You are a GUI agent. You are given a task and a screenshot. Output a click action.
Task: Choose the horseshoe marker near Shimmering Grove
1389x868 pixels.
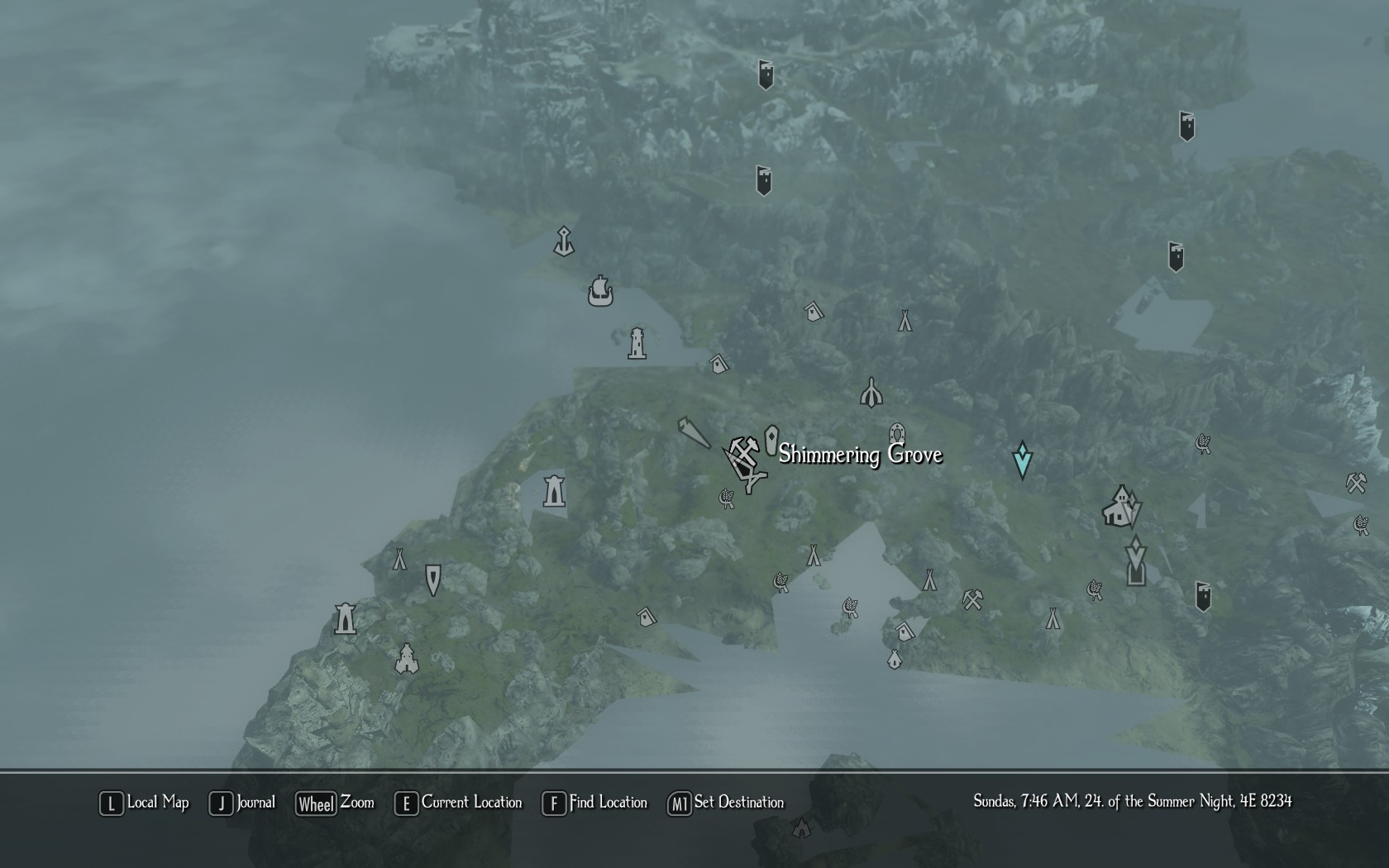click(x=897, y=434)
